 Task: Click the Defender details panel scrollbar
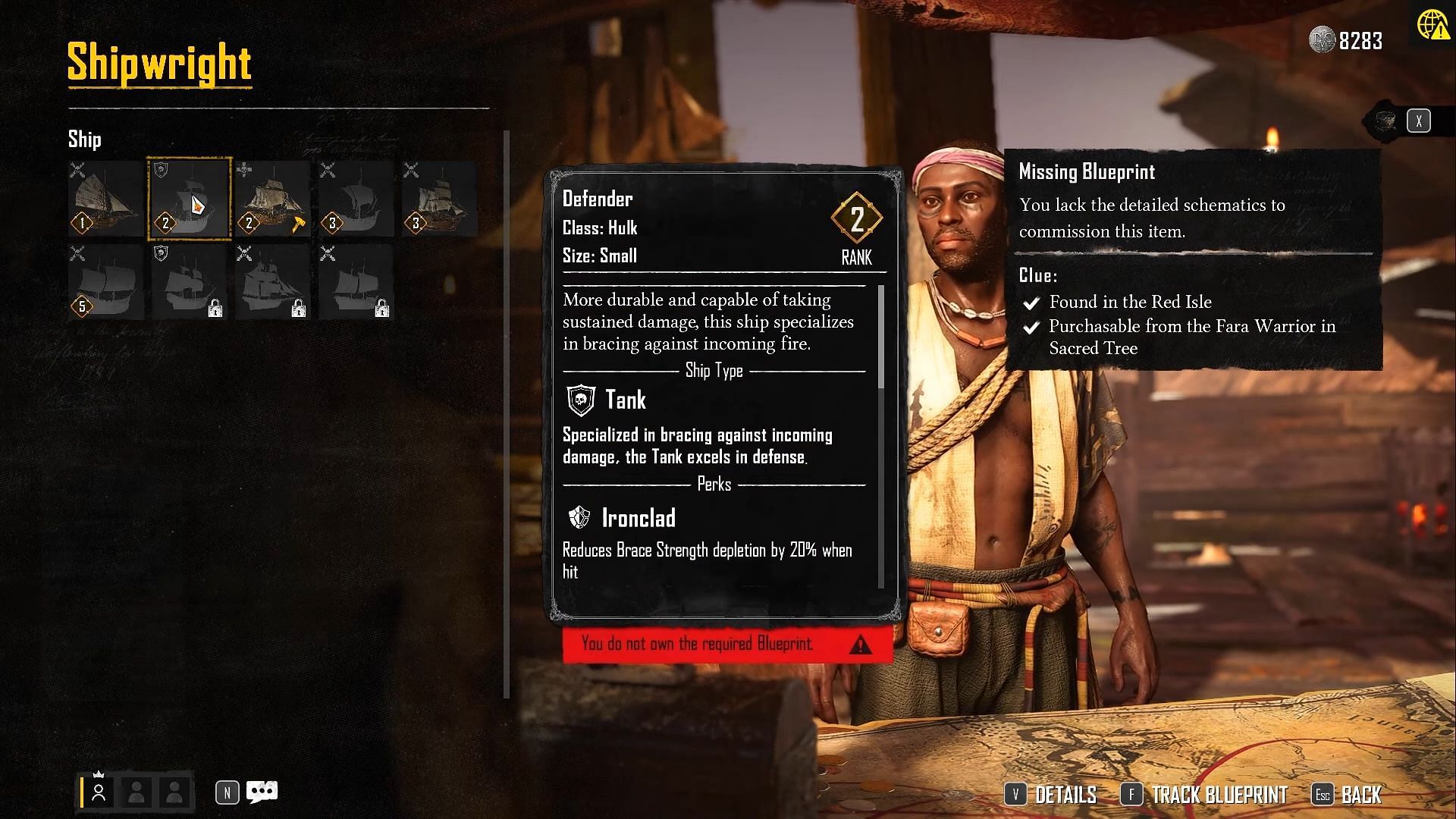880,337
